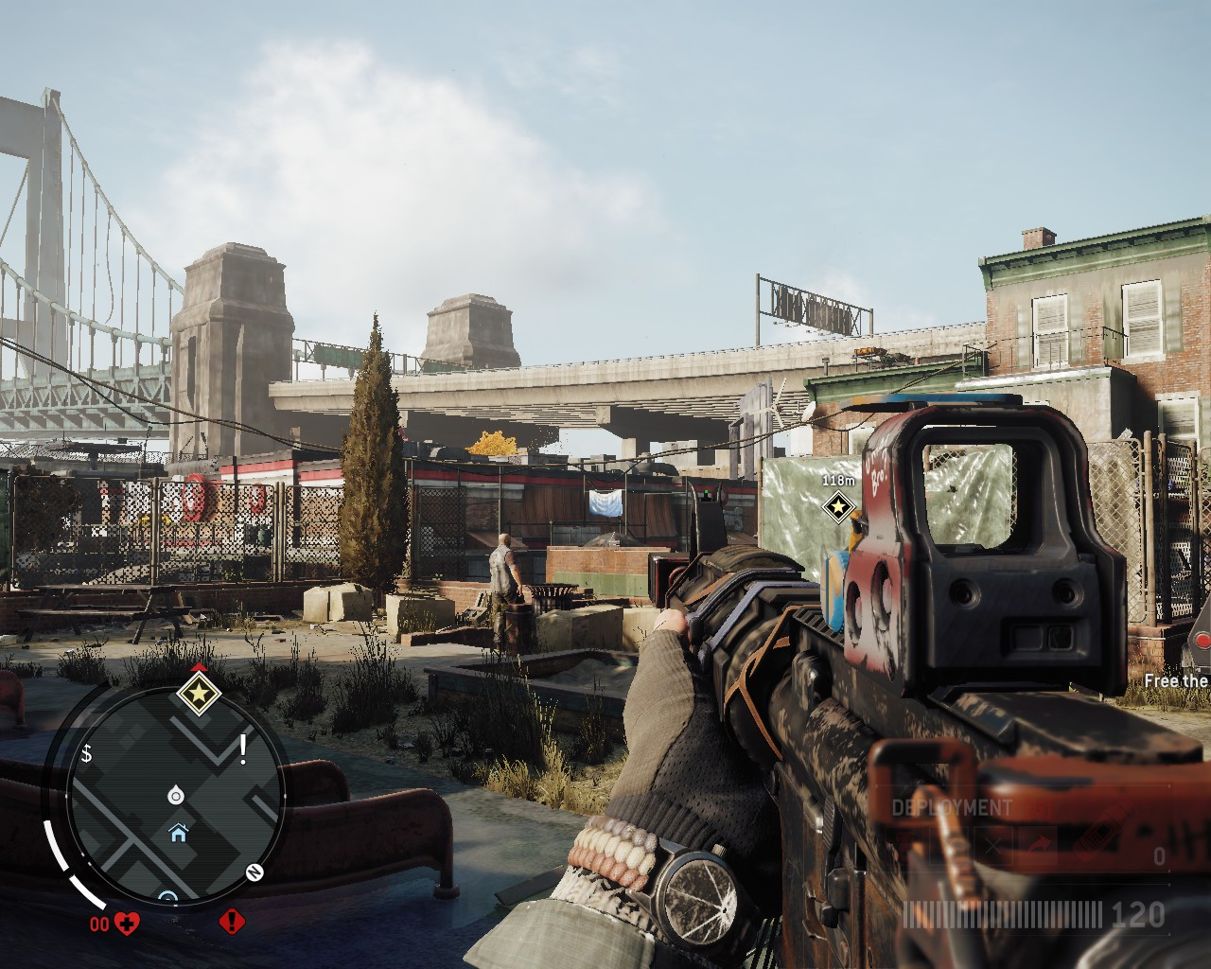
Task: Open the circular minimap
Action: coord(175,795)
